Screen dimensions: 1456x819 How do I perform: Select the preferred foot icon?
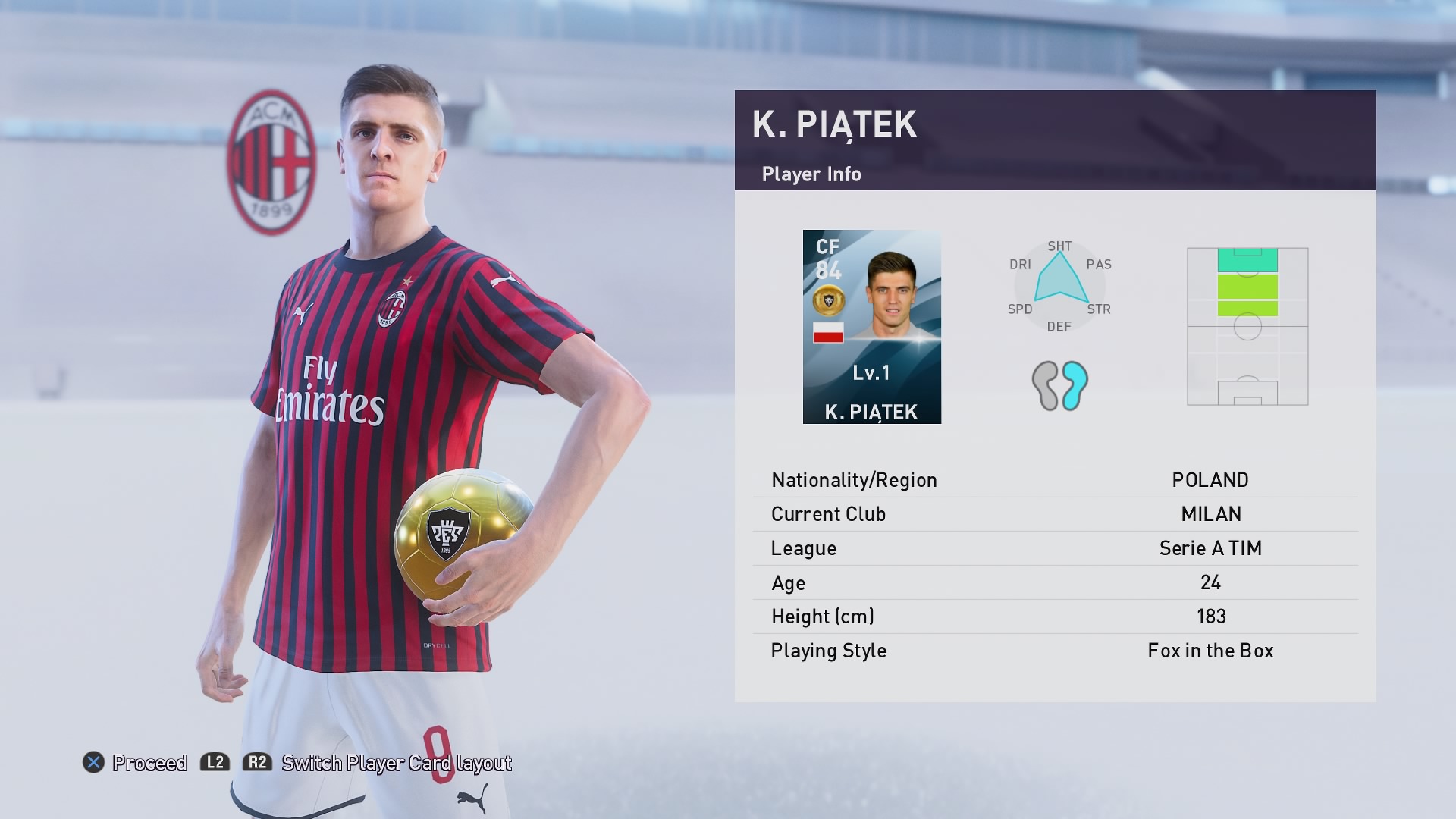pyautogui.click(x=1059, y=385)
